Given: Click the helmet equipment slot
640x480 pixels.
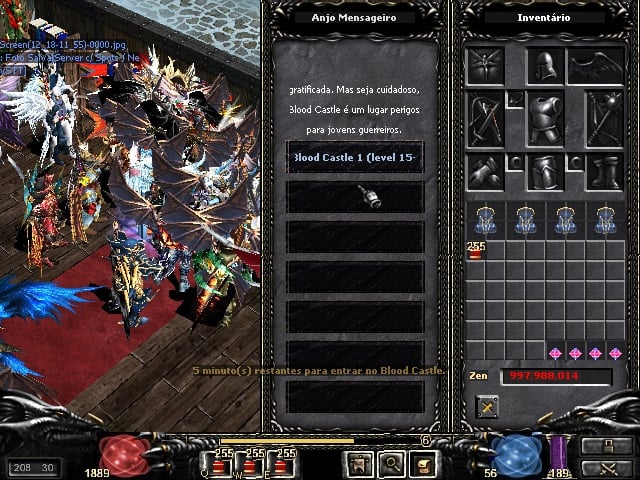Looking at the screenshot, I should pos(541,66).
